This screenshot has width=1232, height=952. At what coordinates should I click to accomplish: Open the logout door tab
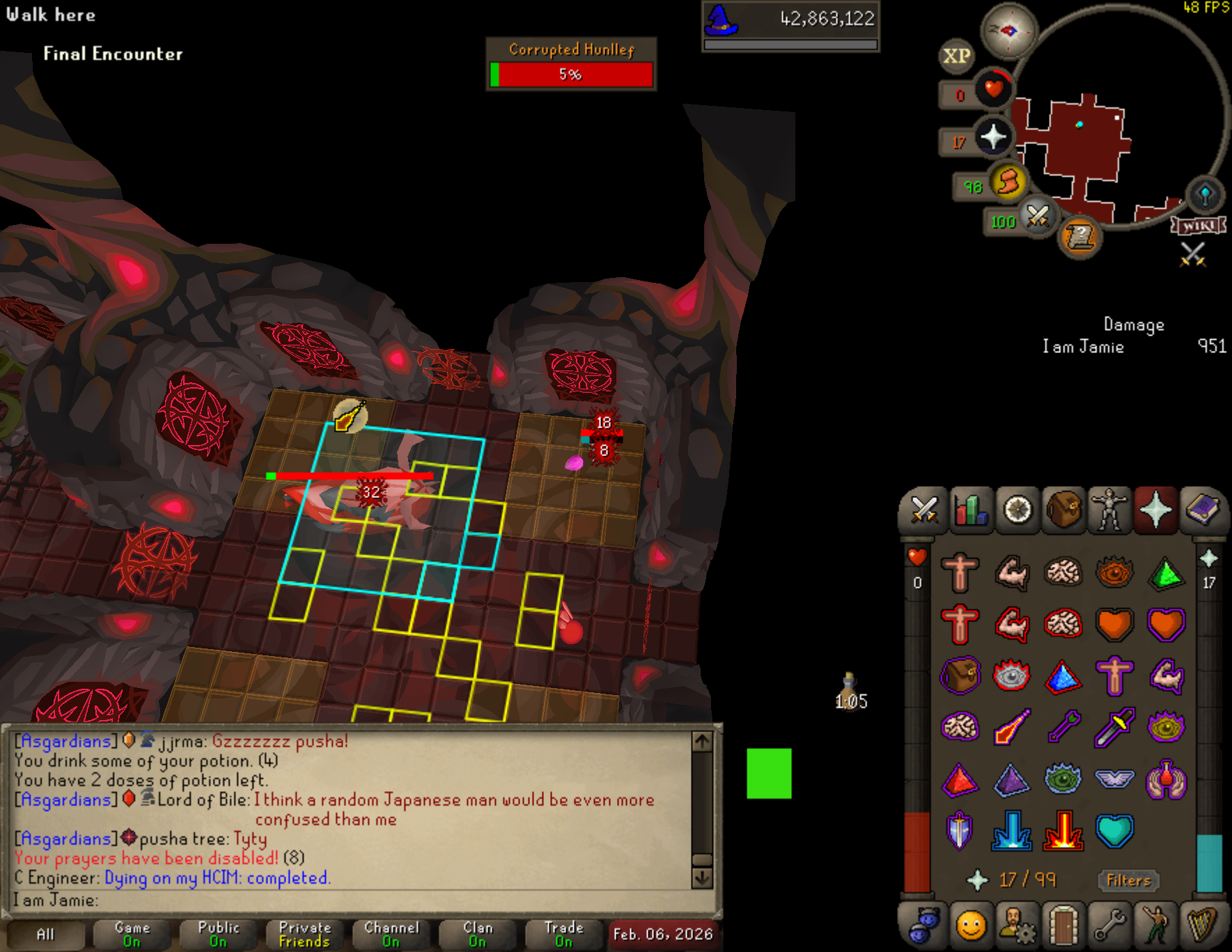click(x=1063, y=926)
